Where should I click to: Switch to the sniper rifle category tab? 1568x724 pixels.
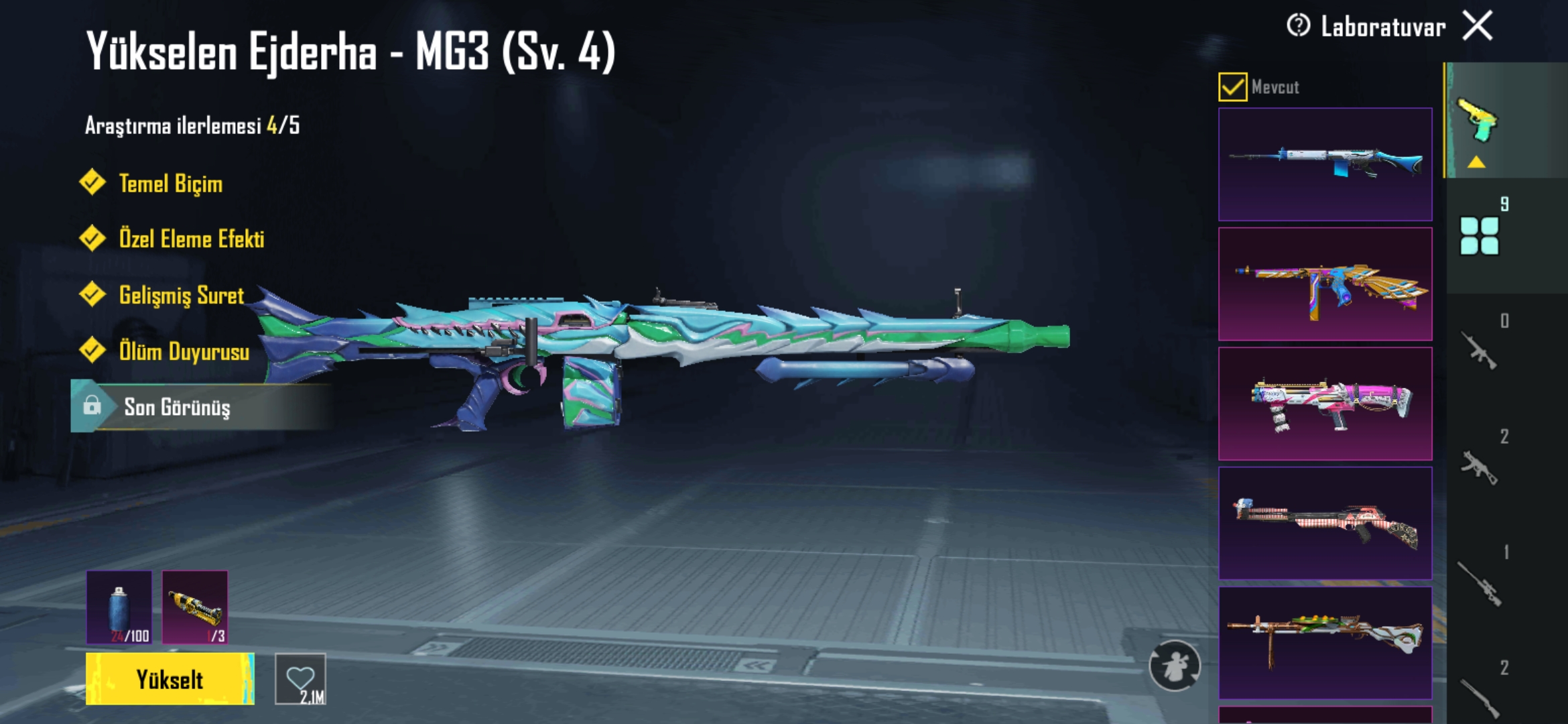pyautogui.click(x=1481, y=583)
